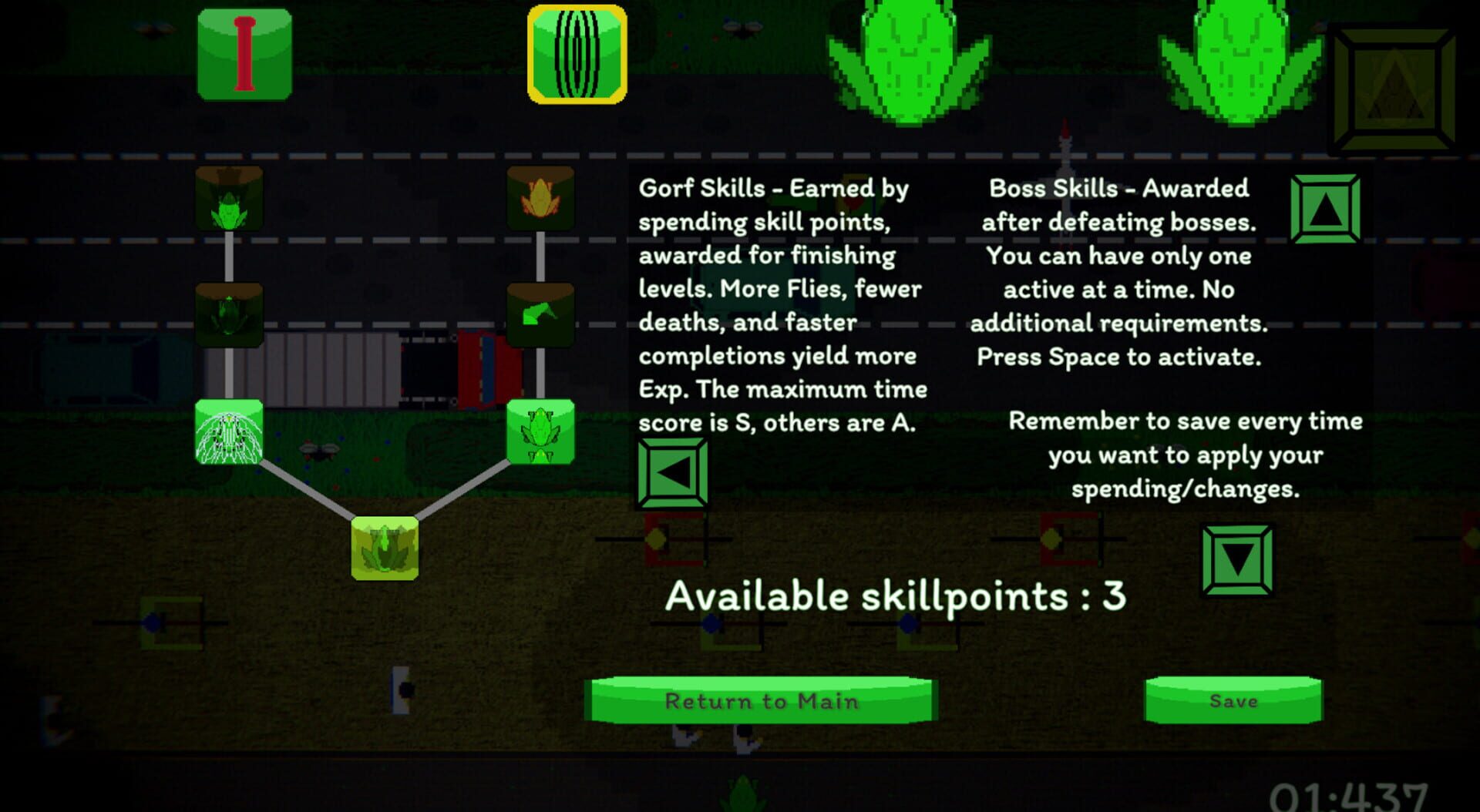This screenshot has width=1480, height=812.
Task: Toggle the highlighted base frog node at tree bottom
Action: coord(384,547)
